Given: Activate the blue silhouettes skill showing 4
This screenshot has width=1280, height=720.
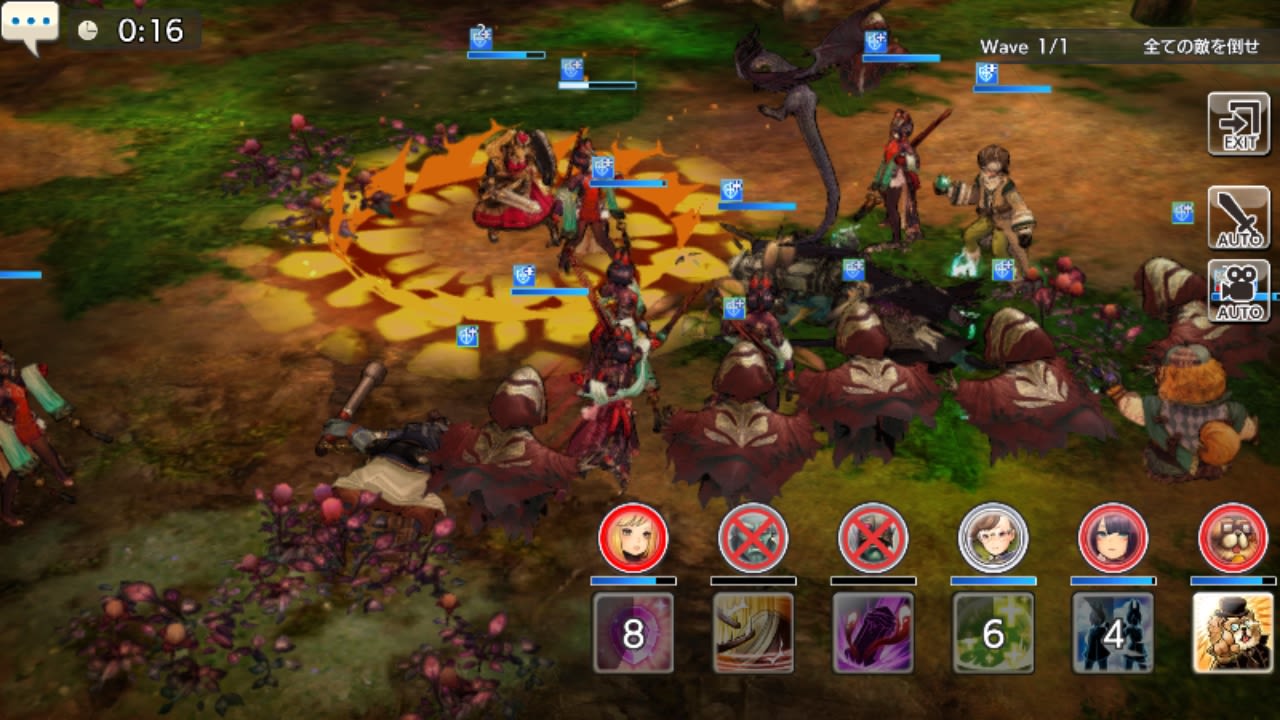Looking at the screenshot, I should coord(1113,632).
